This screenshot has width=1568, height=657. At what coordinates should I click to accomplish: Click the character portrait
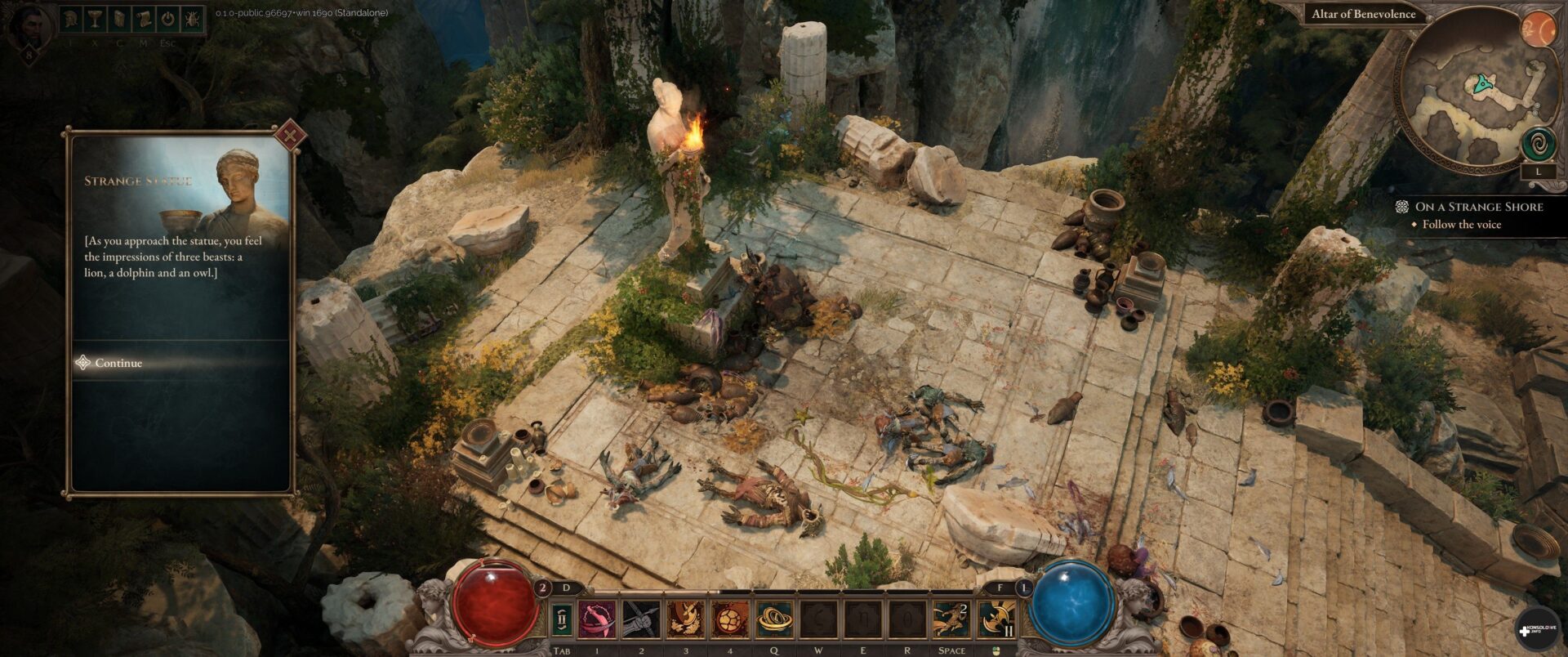[29, 26]
